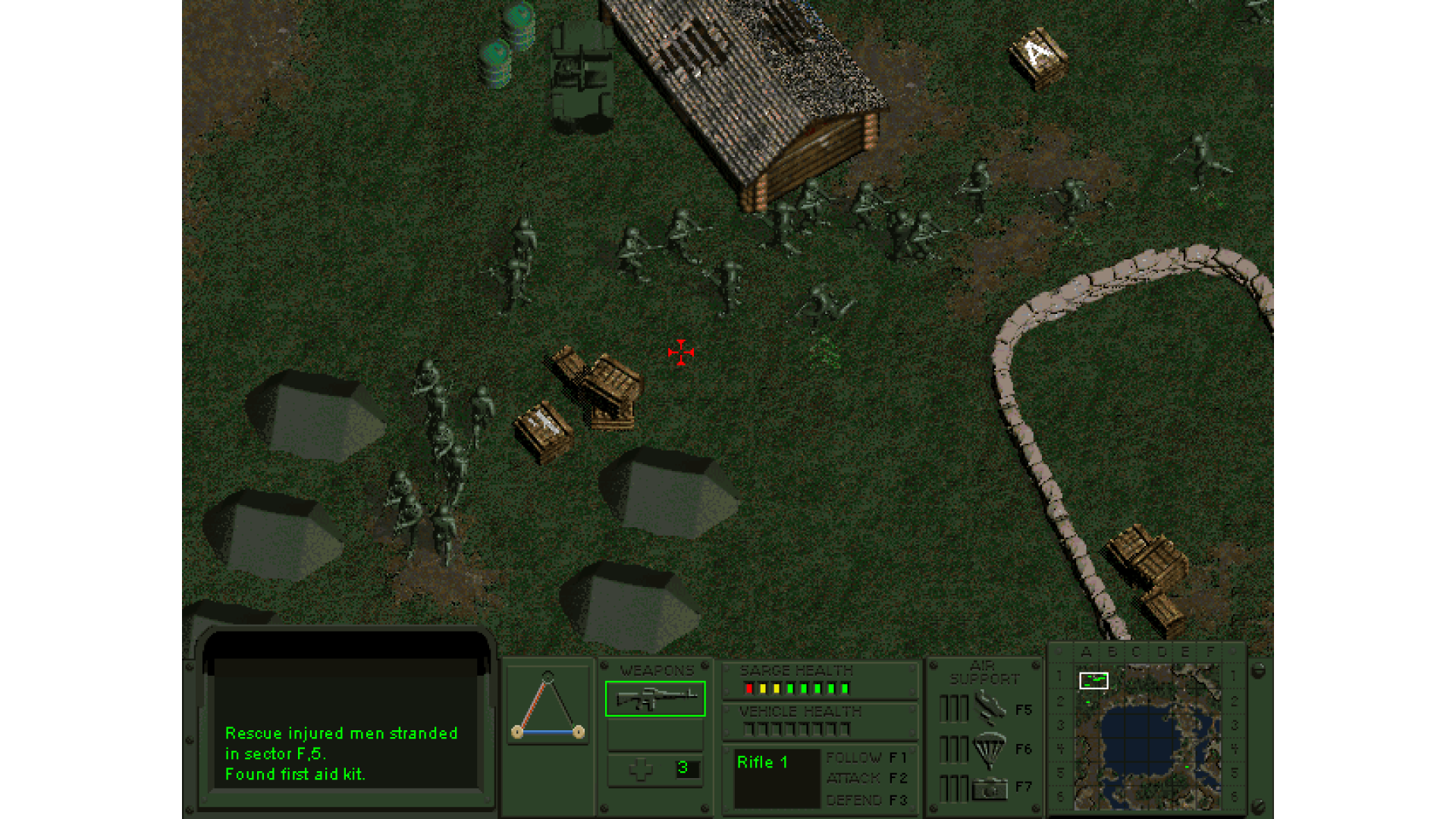
Task: Issue the ATTACK squad command
Action: (865, 778)
